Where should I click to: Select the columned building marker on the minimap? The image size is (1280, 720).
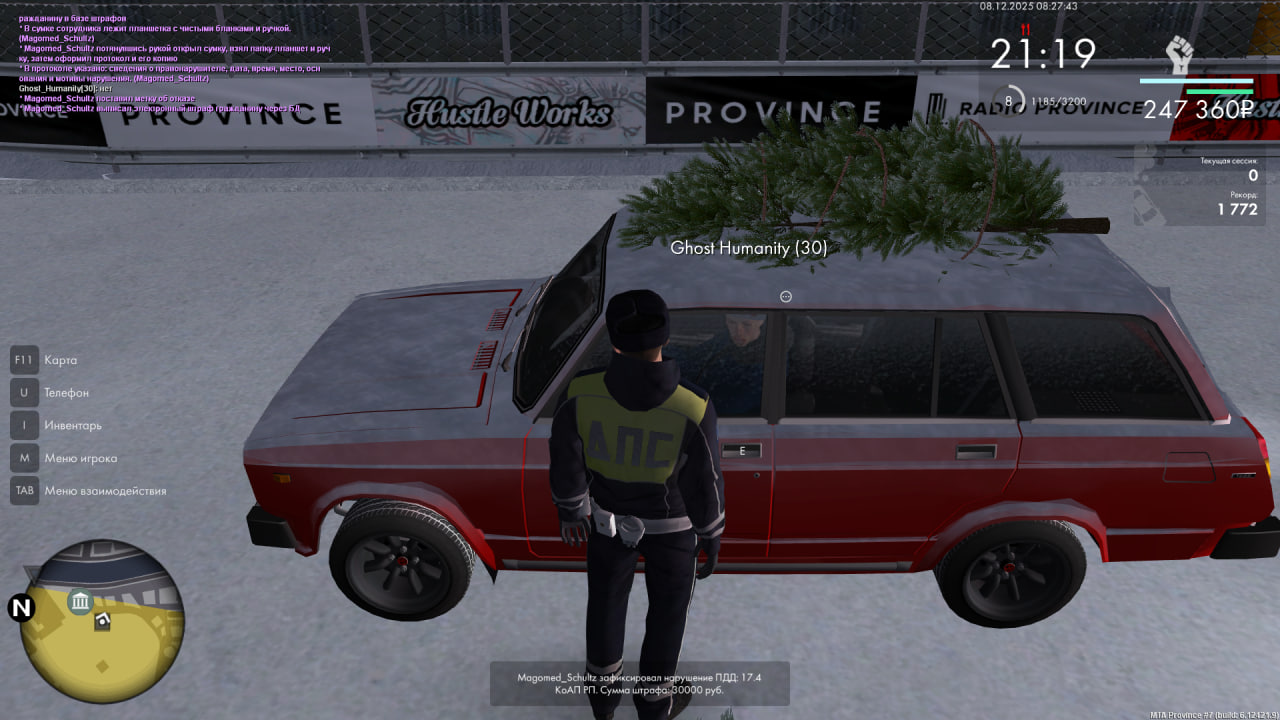coord(80,601)
